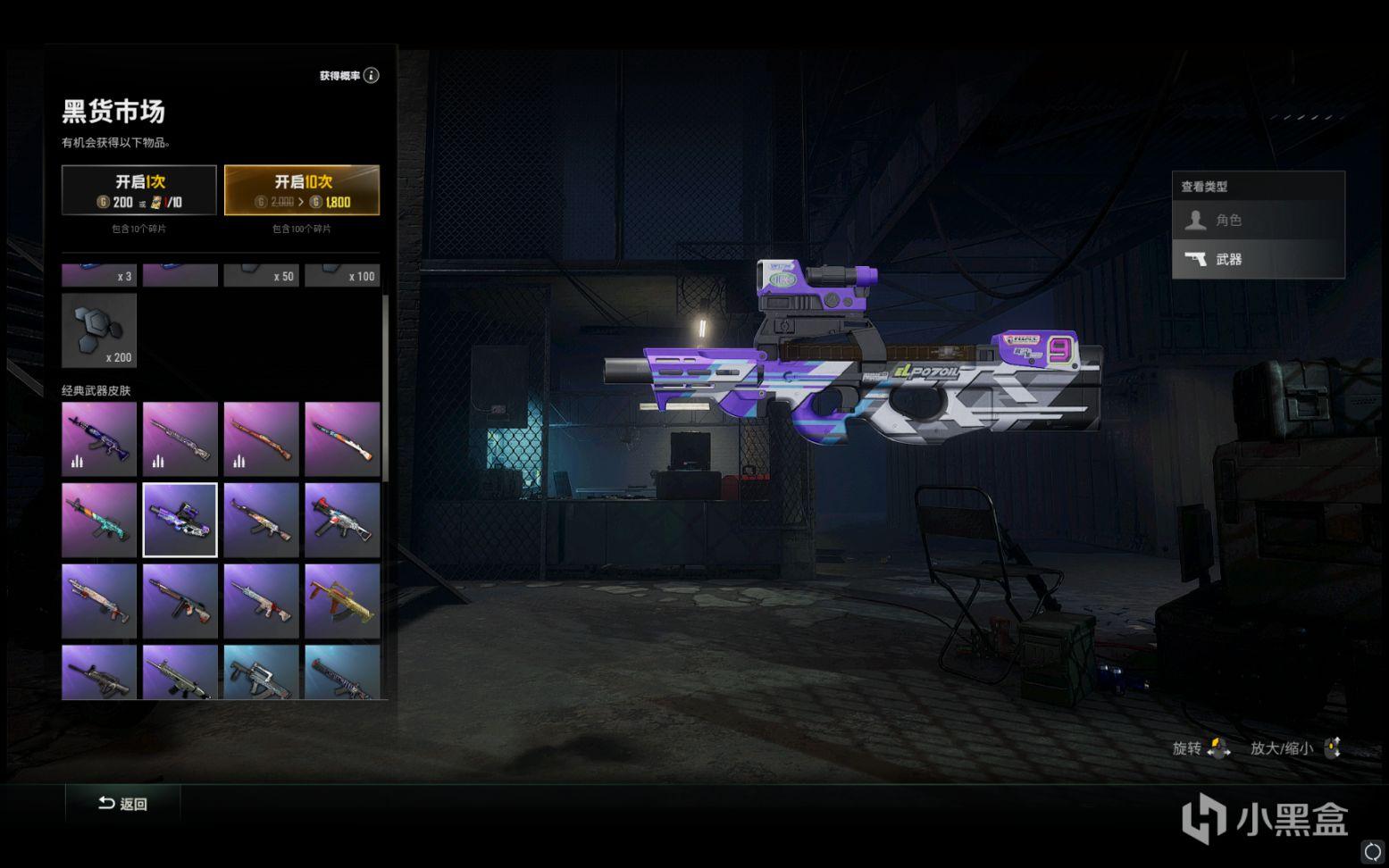This screenshot has width=1389, height=868.
Task: Preview the blue-purple AKM skin
Action: pyautogui.click(x=99, y=438)
